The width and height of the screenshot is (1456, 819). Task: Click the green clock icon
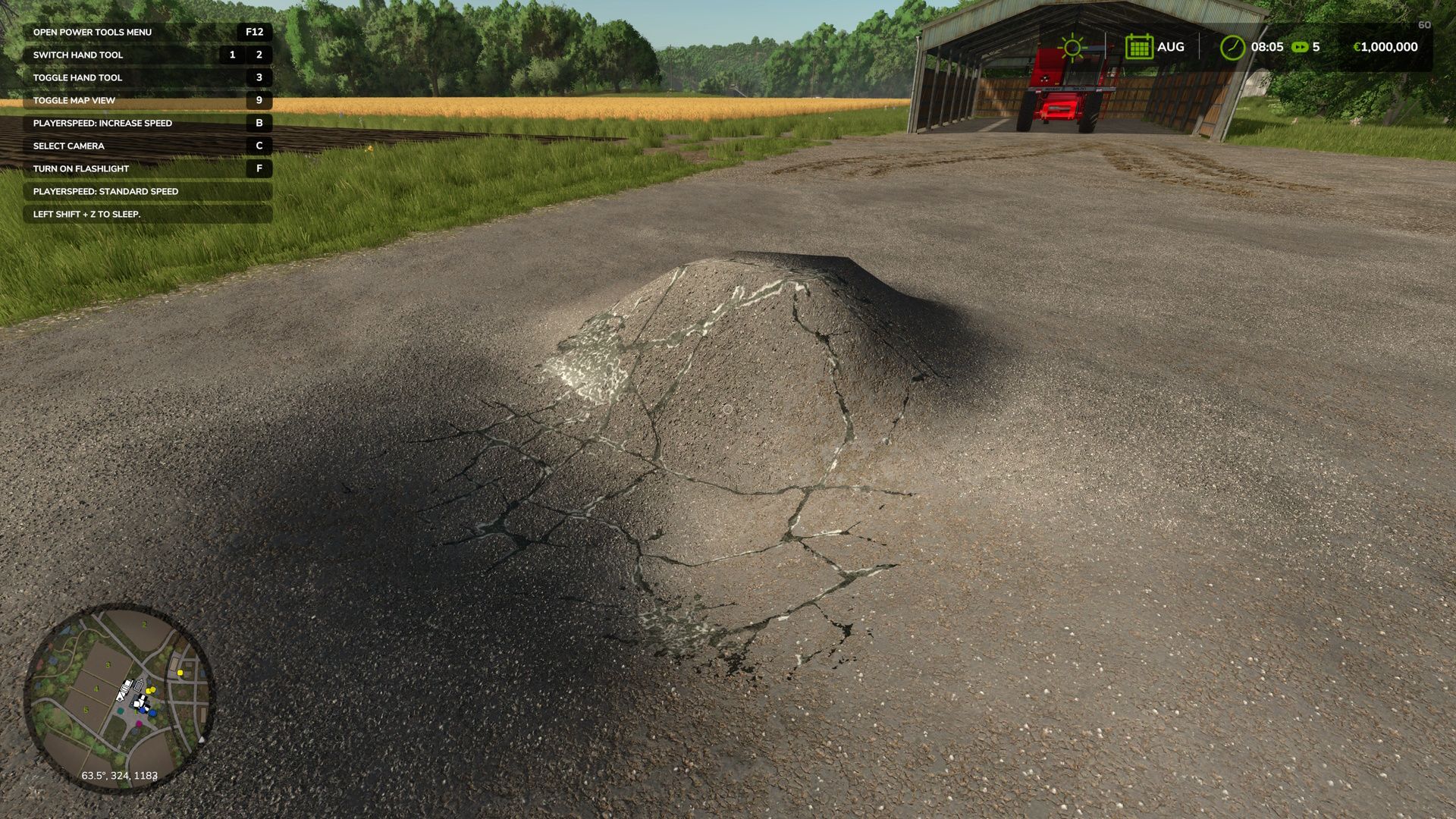pyautogui.click(x=1232, y=47)
